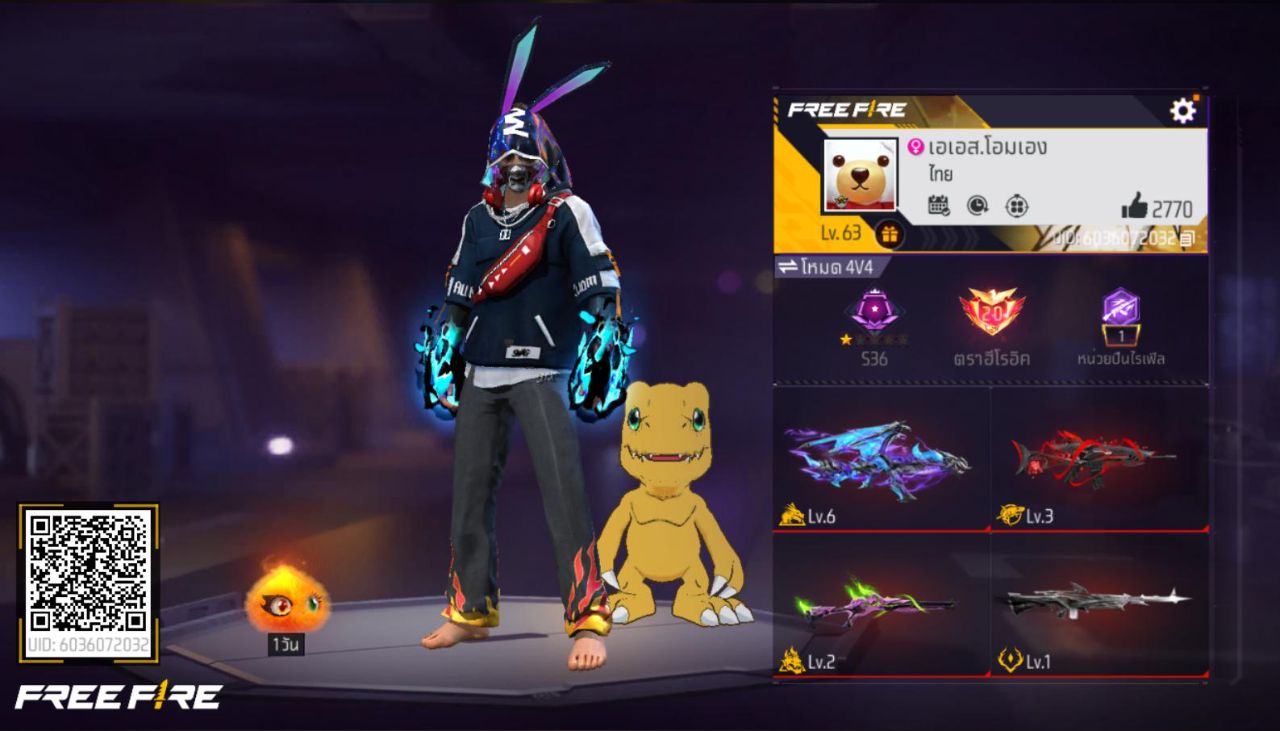Open the settings gear

pyautogui.click(x=1181, y=109)
